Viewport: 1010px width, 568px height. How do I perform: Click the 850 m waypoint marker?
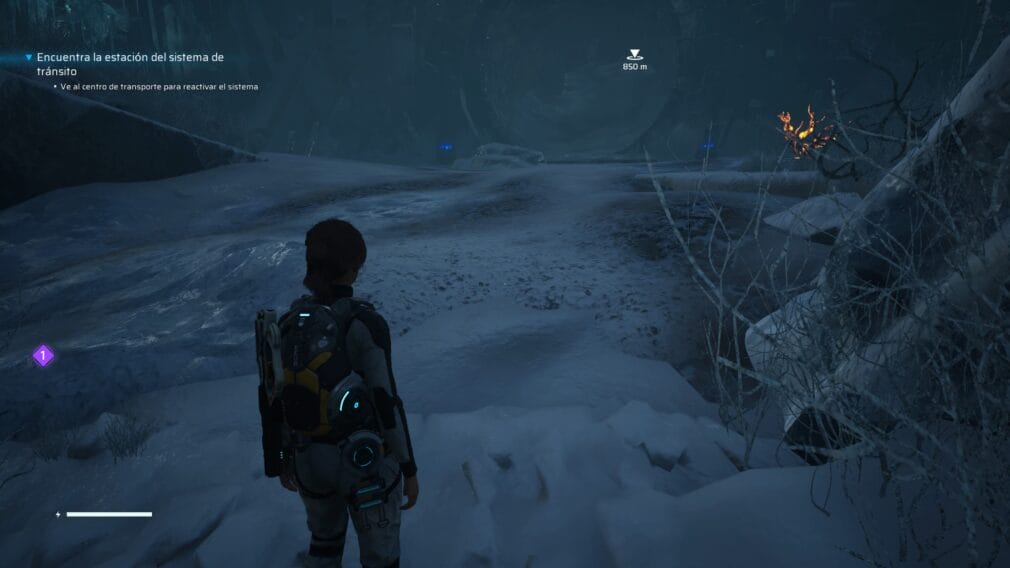point(634,55)
